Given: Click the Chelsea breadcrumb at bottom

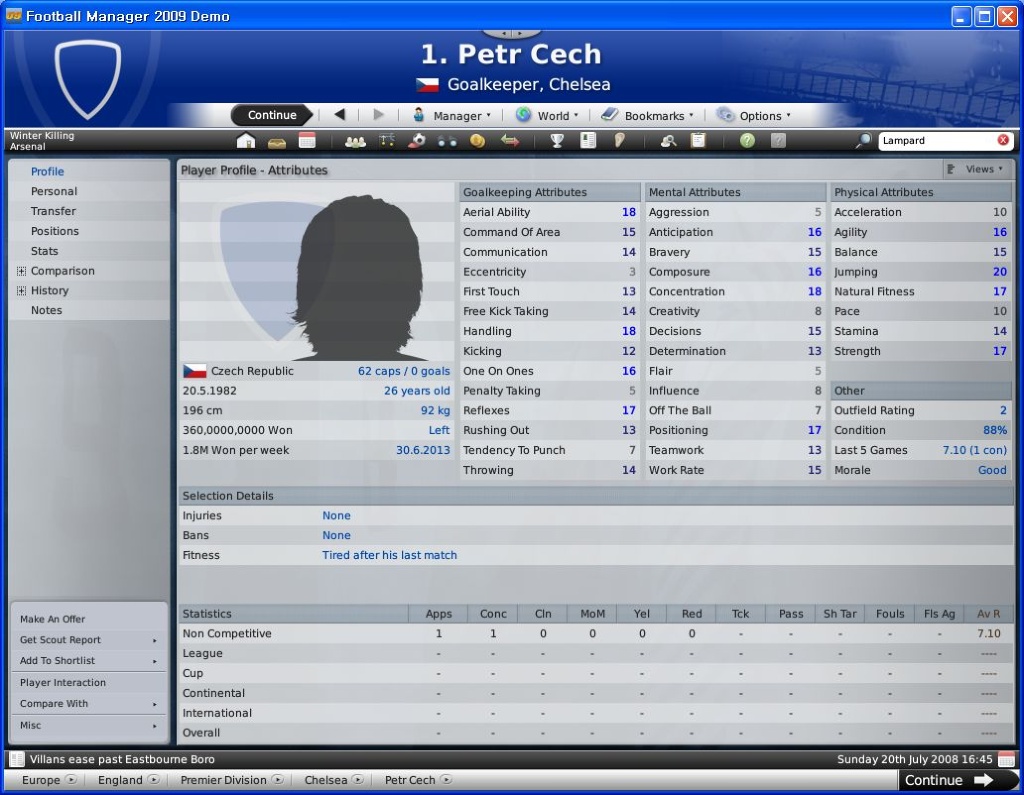Looking at the screenshot, I should tap(327, 780).
